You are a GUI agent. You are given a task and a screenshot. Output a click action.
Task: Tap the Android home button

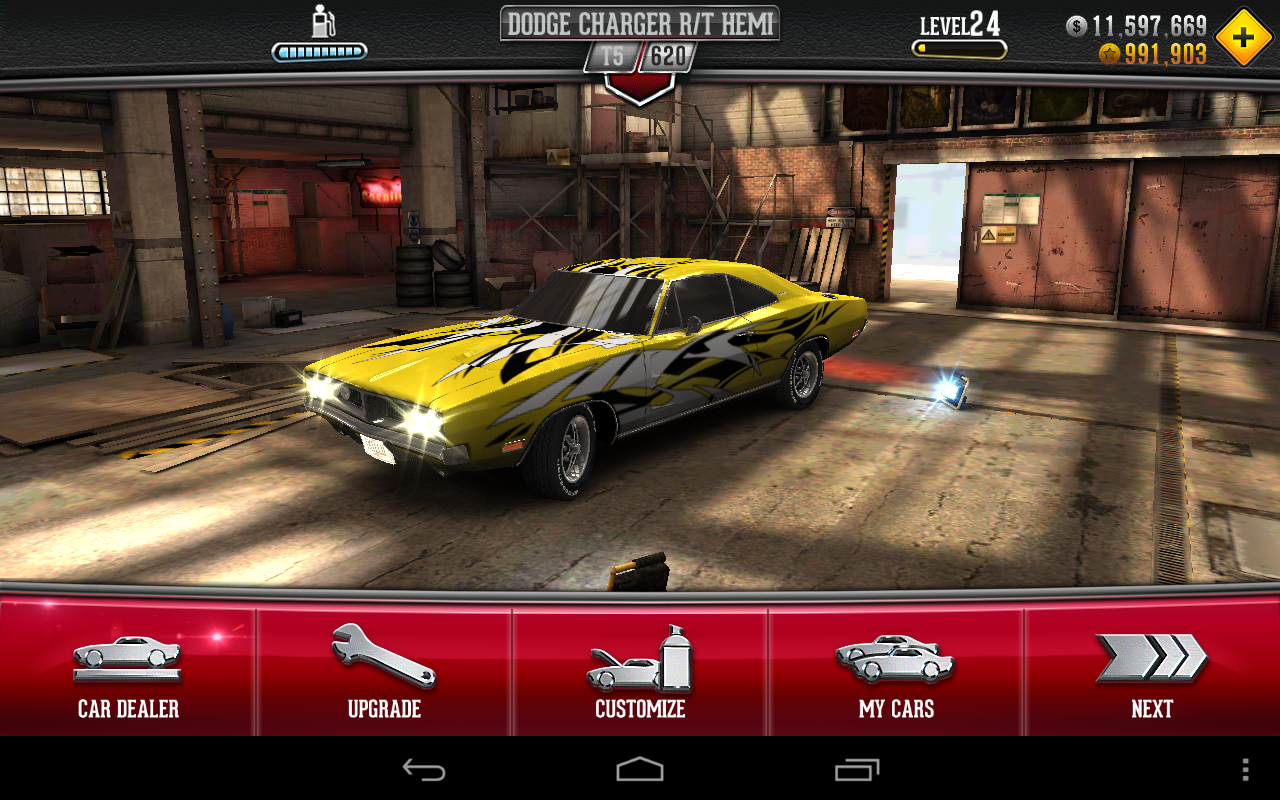click(x=640, y=769)
